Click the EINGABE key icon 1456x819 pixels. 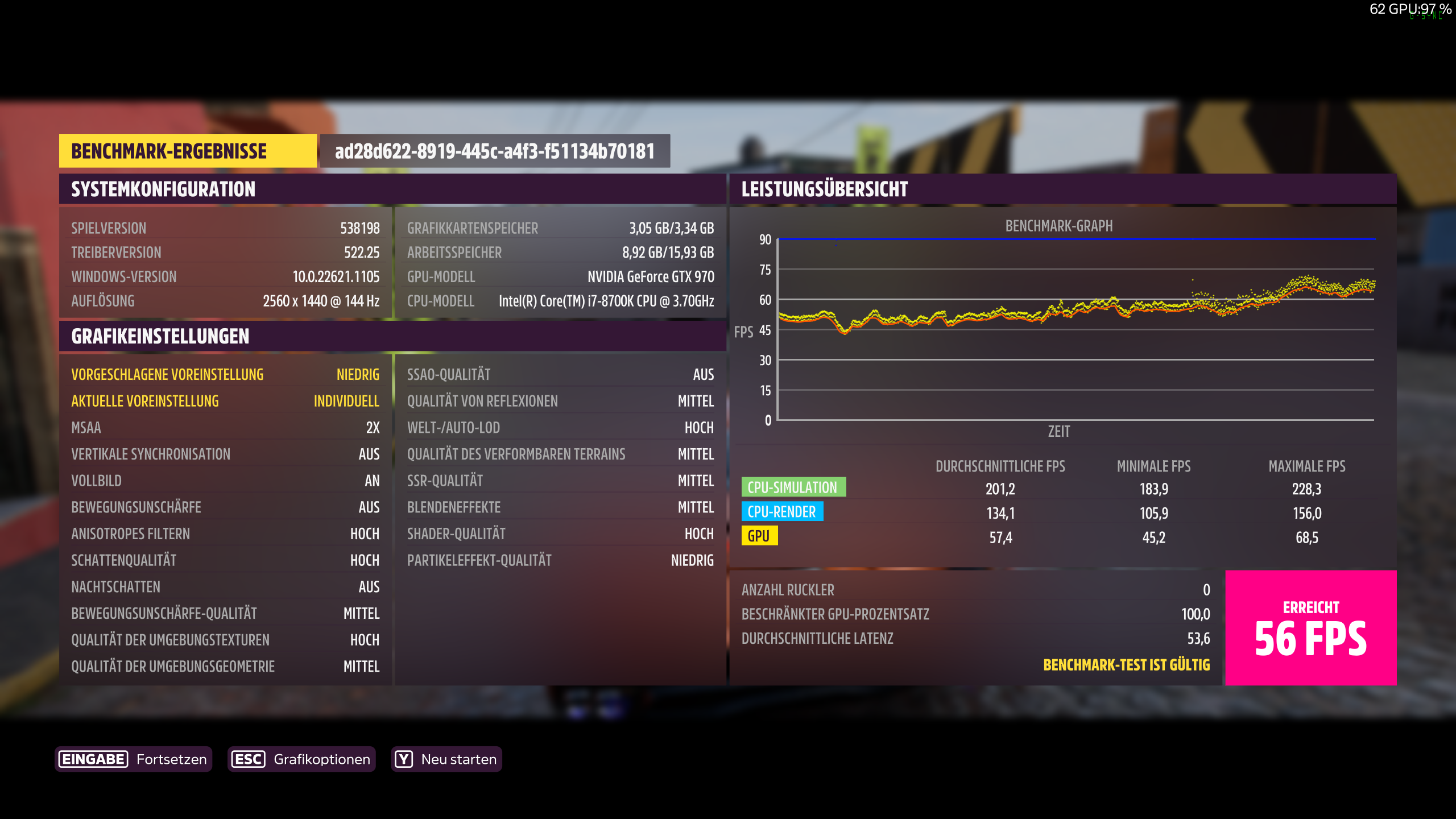pos(94,759)
